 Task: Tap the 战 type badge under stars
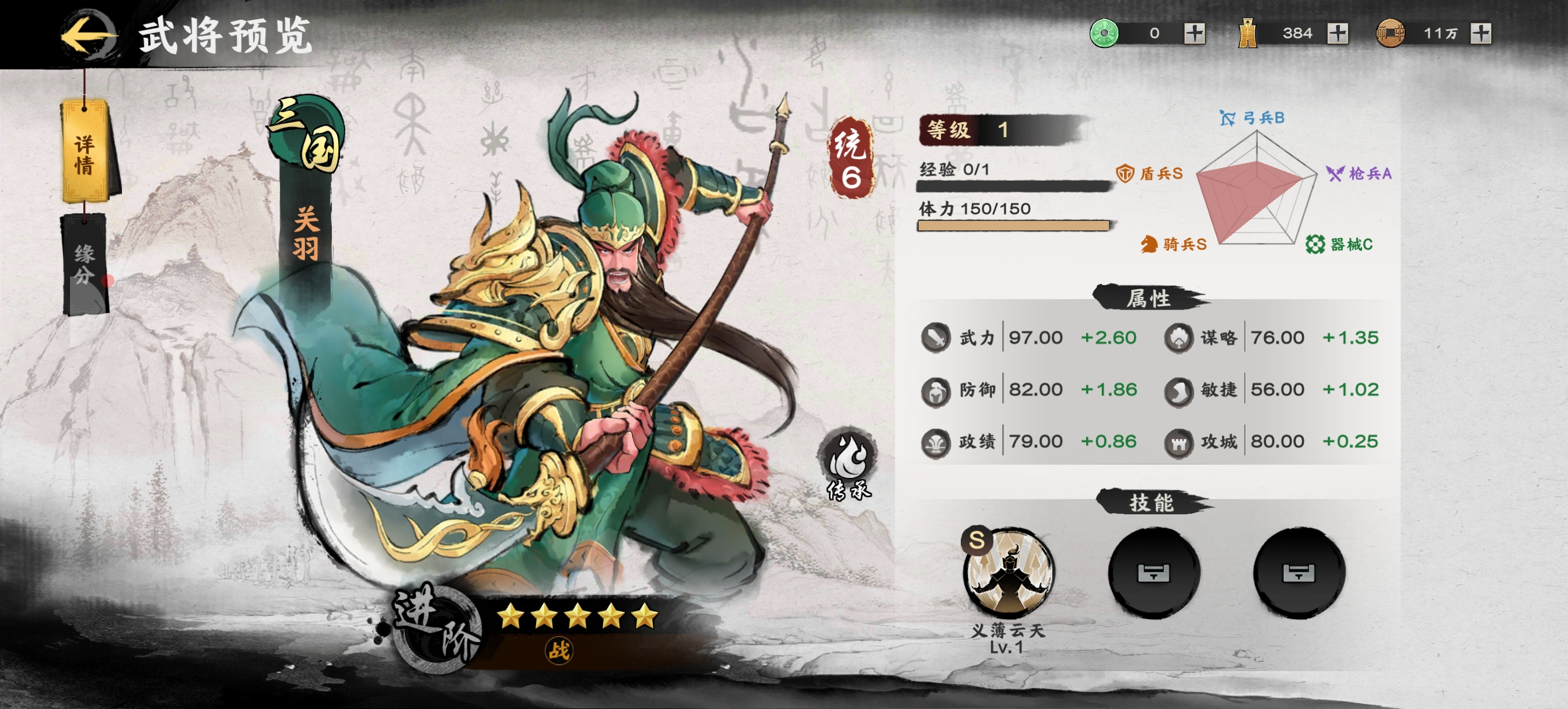tap(558, 651)
